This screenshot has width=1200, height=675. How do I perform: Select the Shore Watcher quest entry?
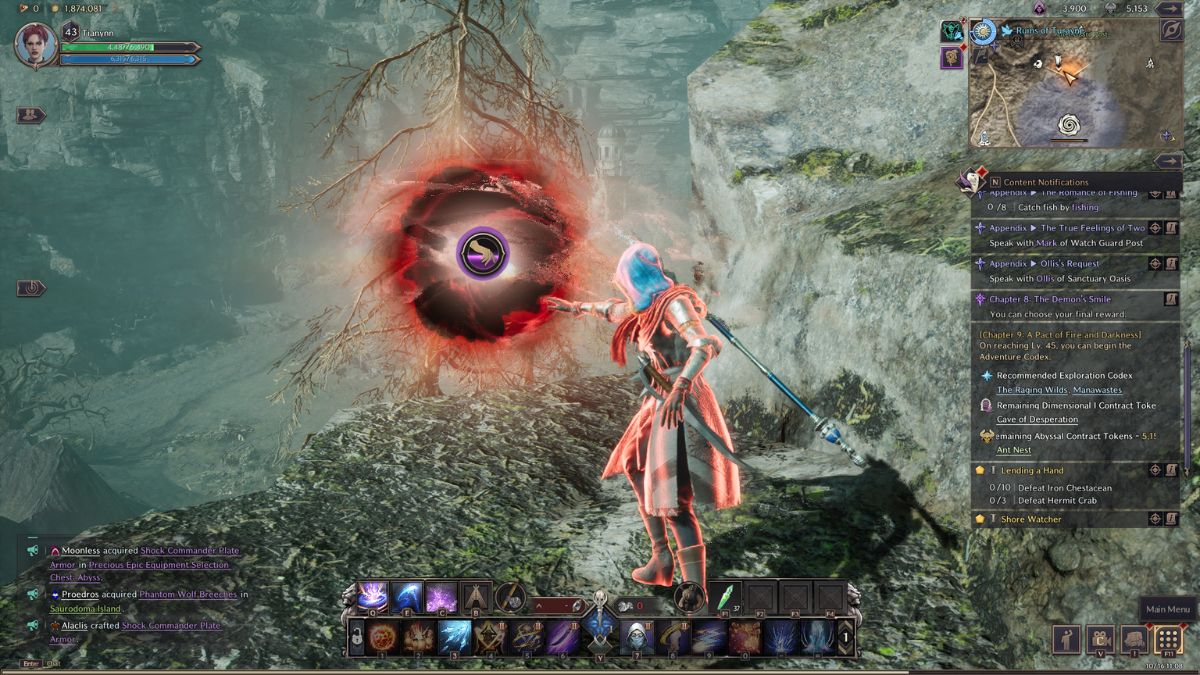coord(1032,519)
